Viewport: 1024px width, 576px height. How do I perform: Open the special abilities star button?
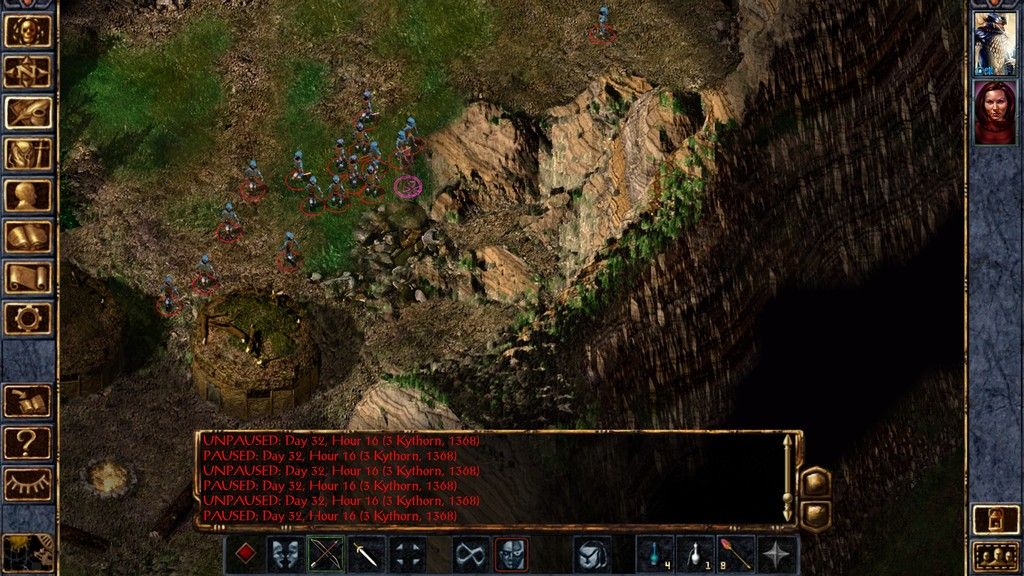click(x=778, y=553)
